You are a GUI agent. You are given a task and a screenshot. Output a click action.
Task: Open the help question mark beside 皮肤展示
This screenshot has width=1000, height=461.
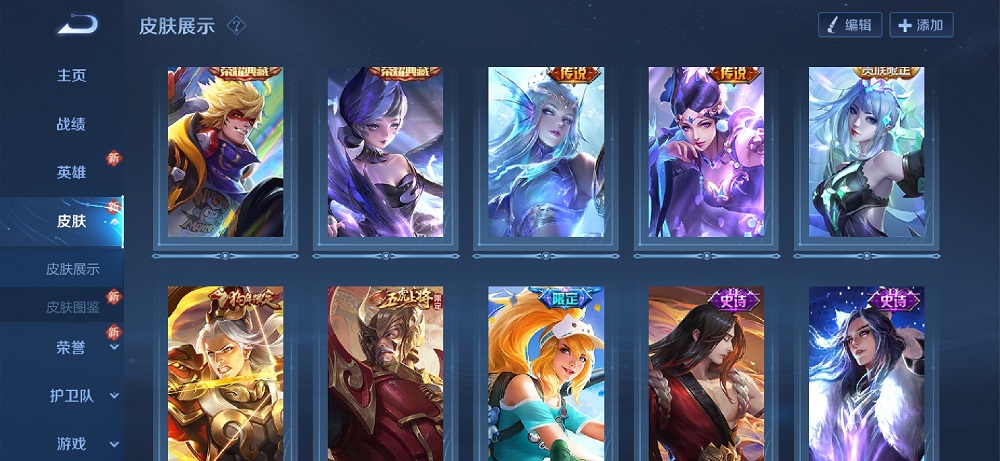click(x=237, y=25)
